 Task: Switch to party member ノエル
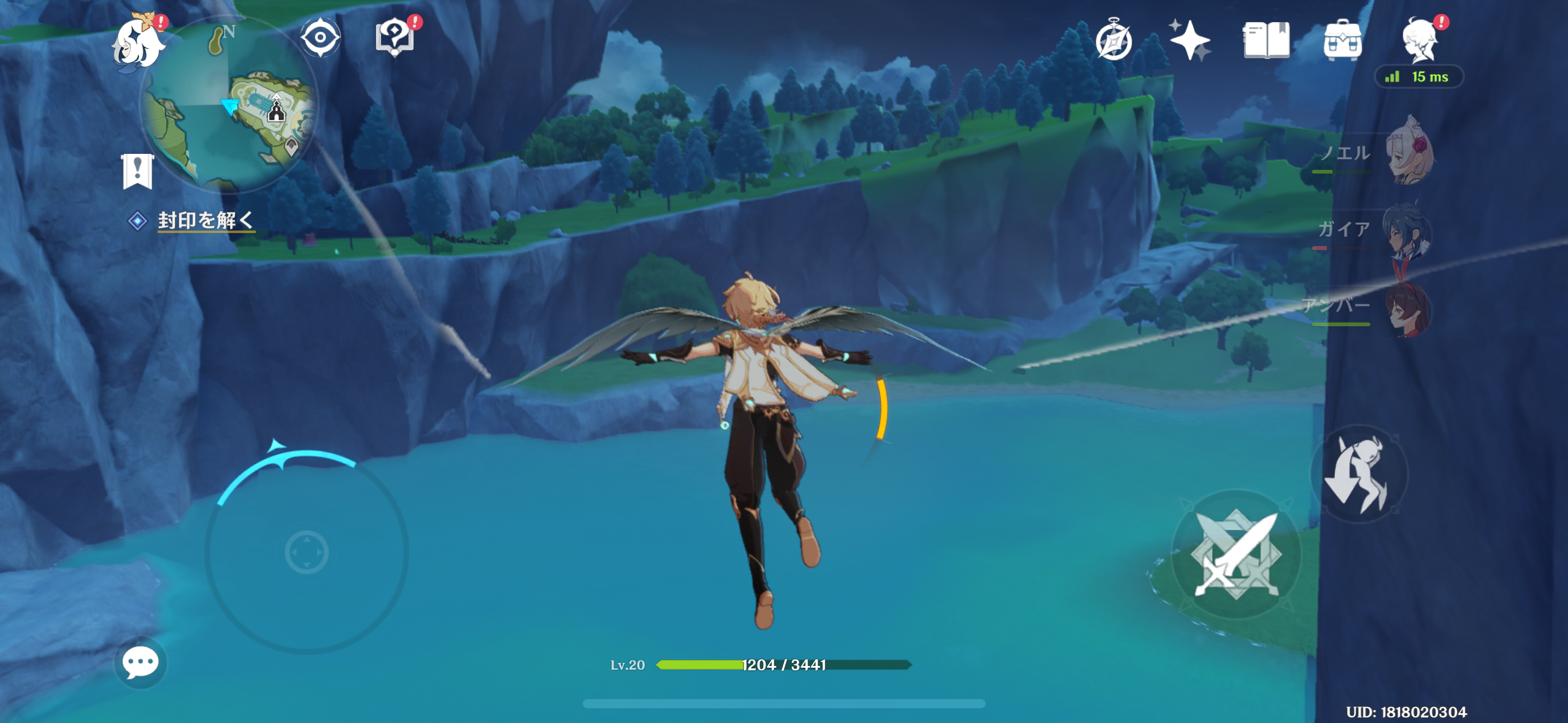1409,153
